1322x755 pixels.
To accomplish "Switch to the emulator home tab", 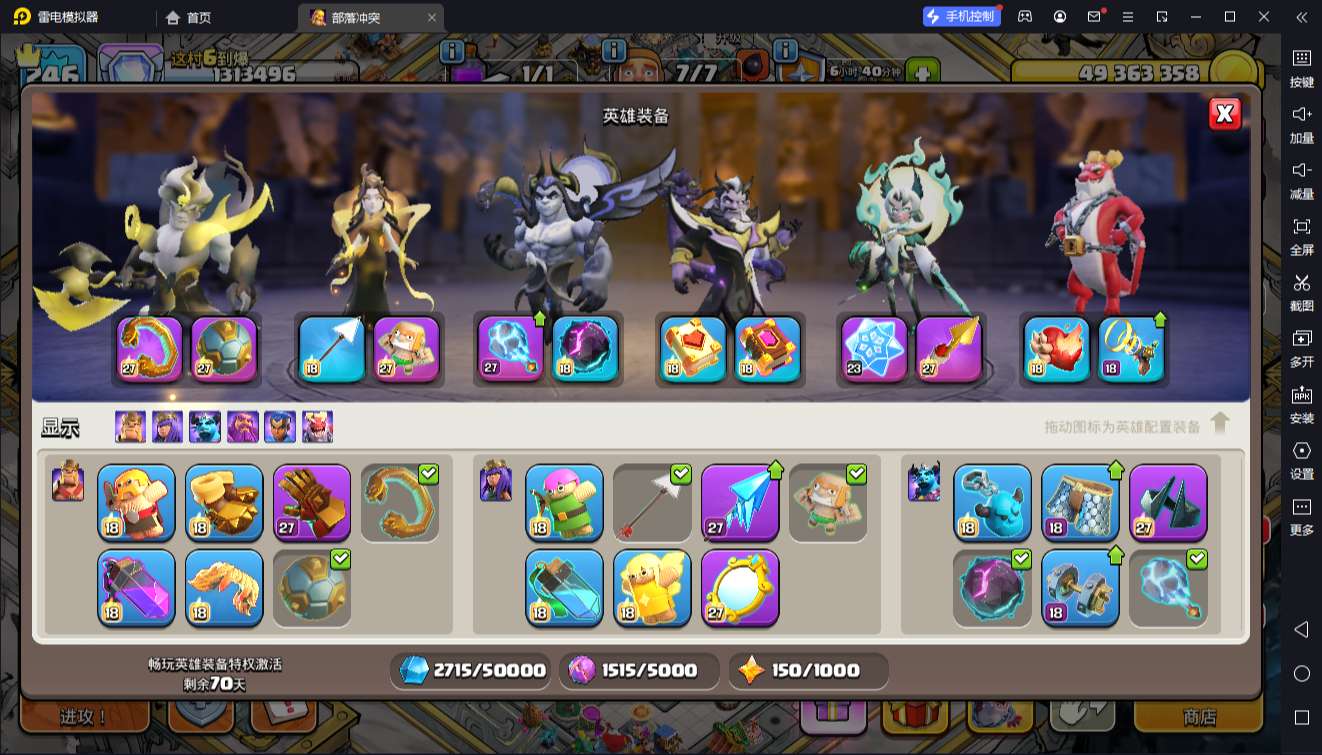I will pos(189,17).
